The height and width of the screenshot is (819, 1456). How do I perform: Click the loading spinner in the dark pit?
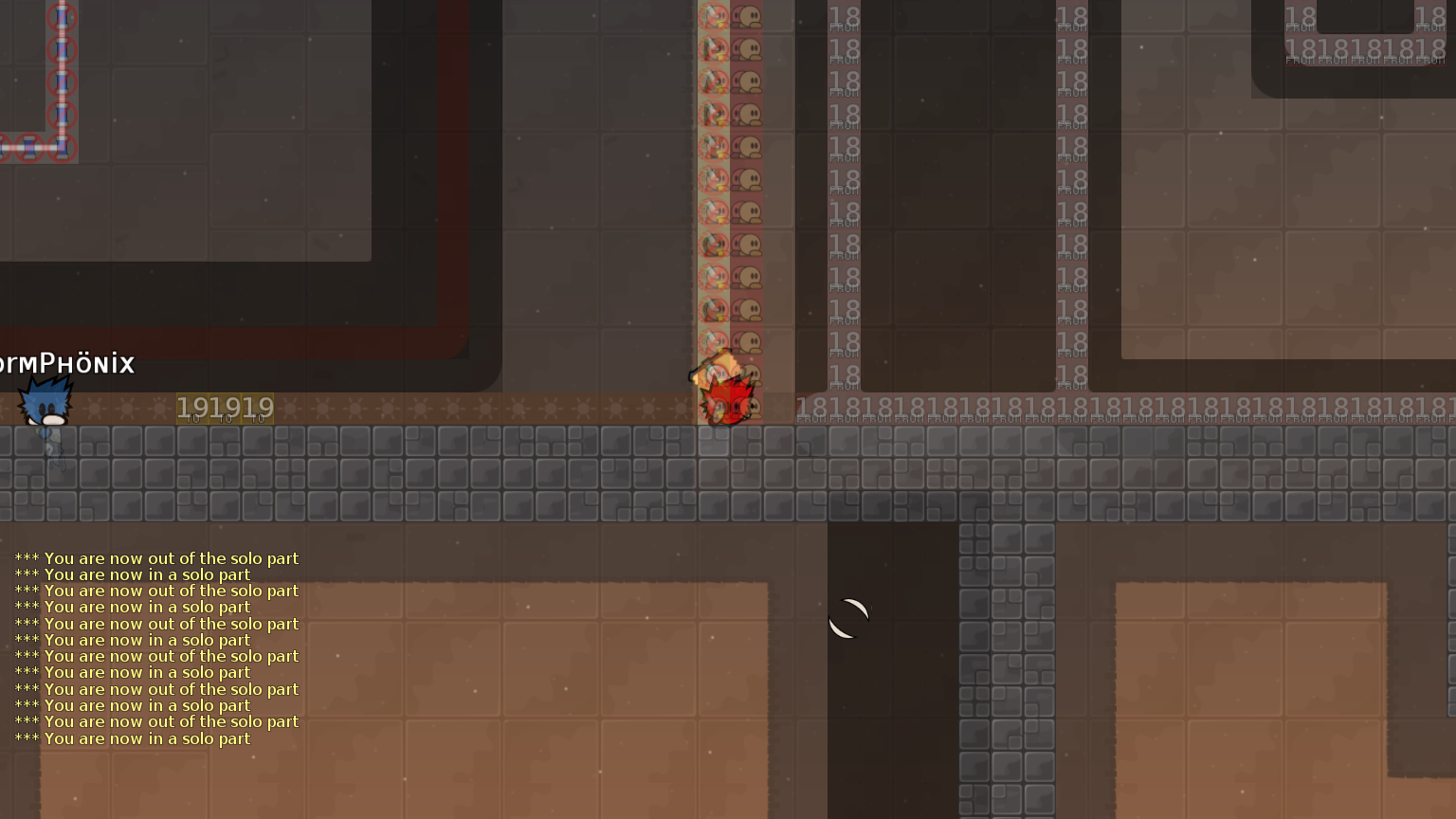tap(847, 618)
